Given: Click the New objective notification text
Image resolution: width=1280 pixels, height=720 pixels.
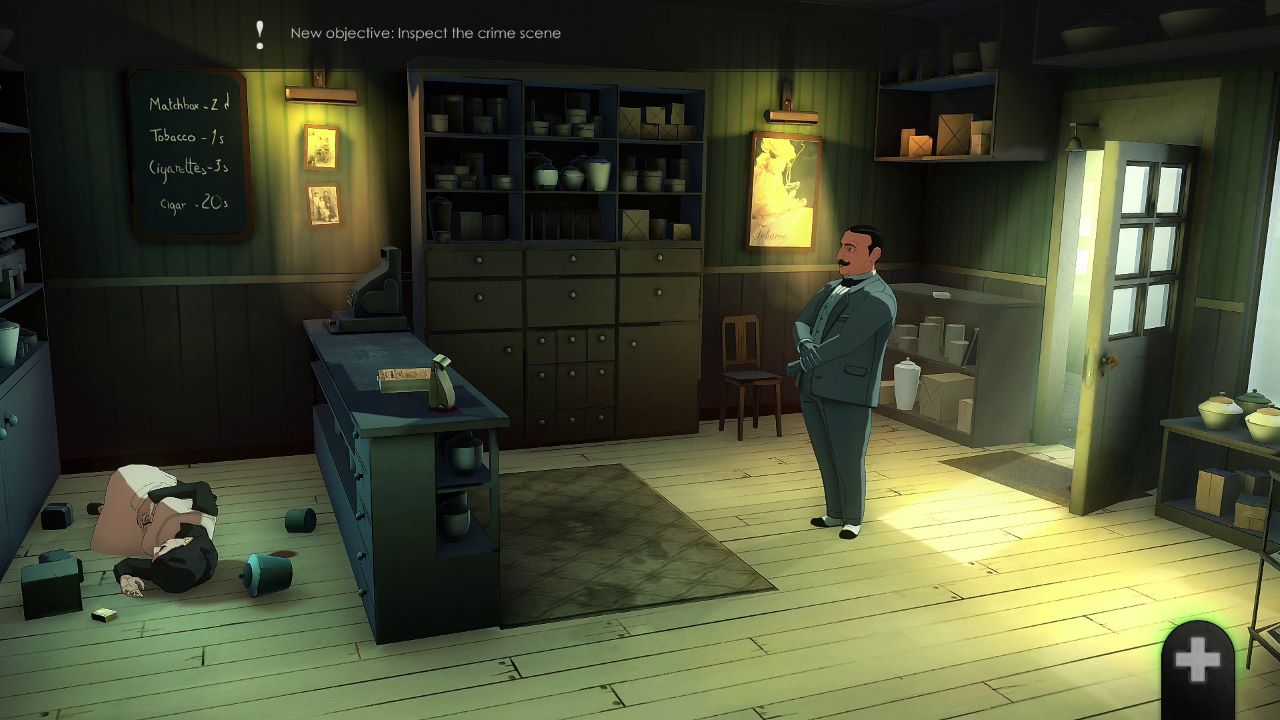Looking at the screenshot, I should tap(424, 32).
